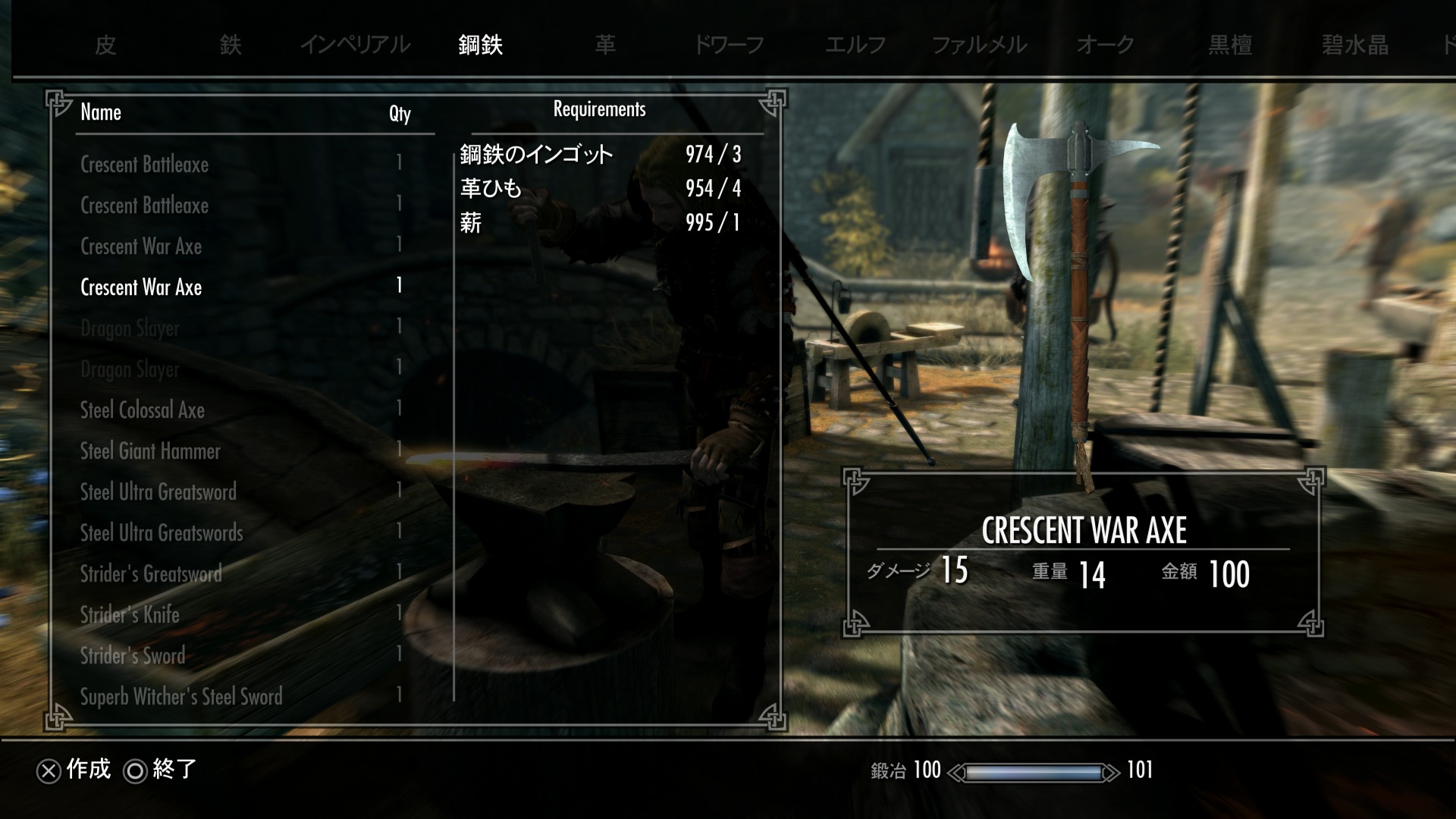This screenshot has height=819, width=1456.
Task: Choose the 碧水晶 category tab
Action: [1354, 45]
